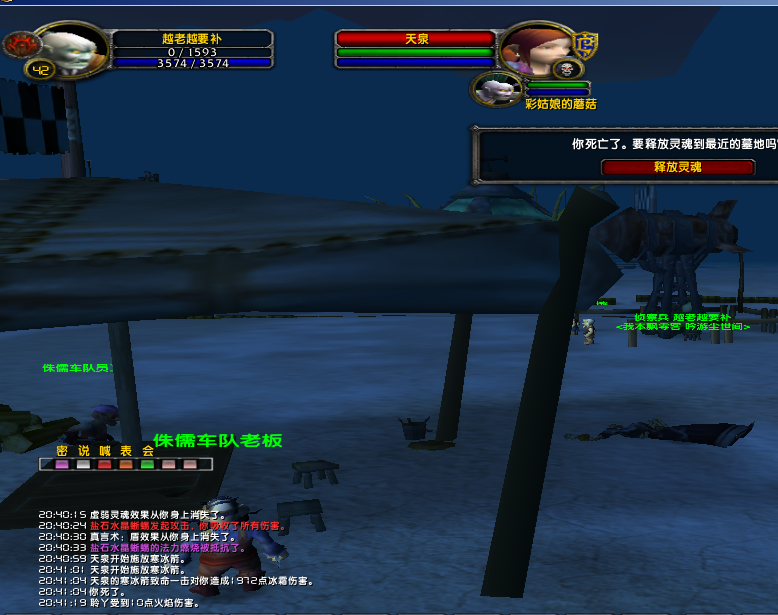Activate the green 会 guild channel button
The height and width of the screenshot is (615, 778).
tap(147, 464)
